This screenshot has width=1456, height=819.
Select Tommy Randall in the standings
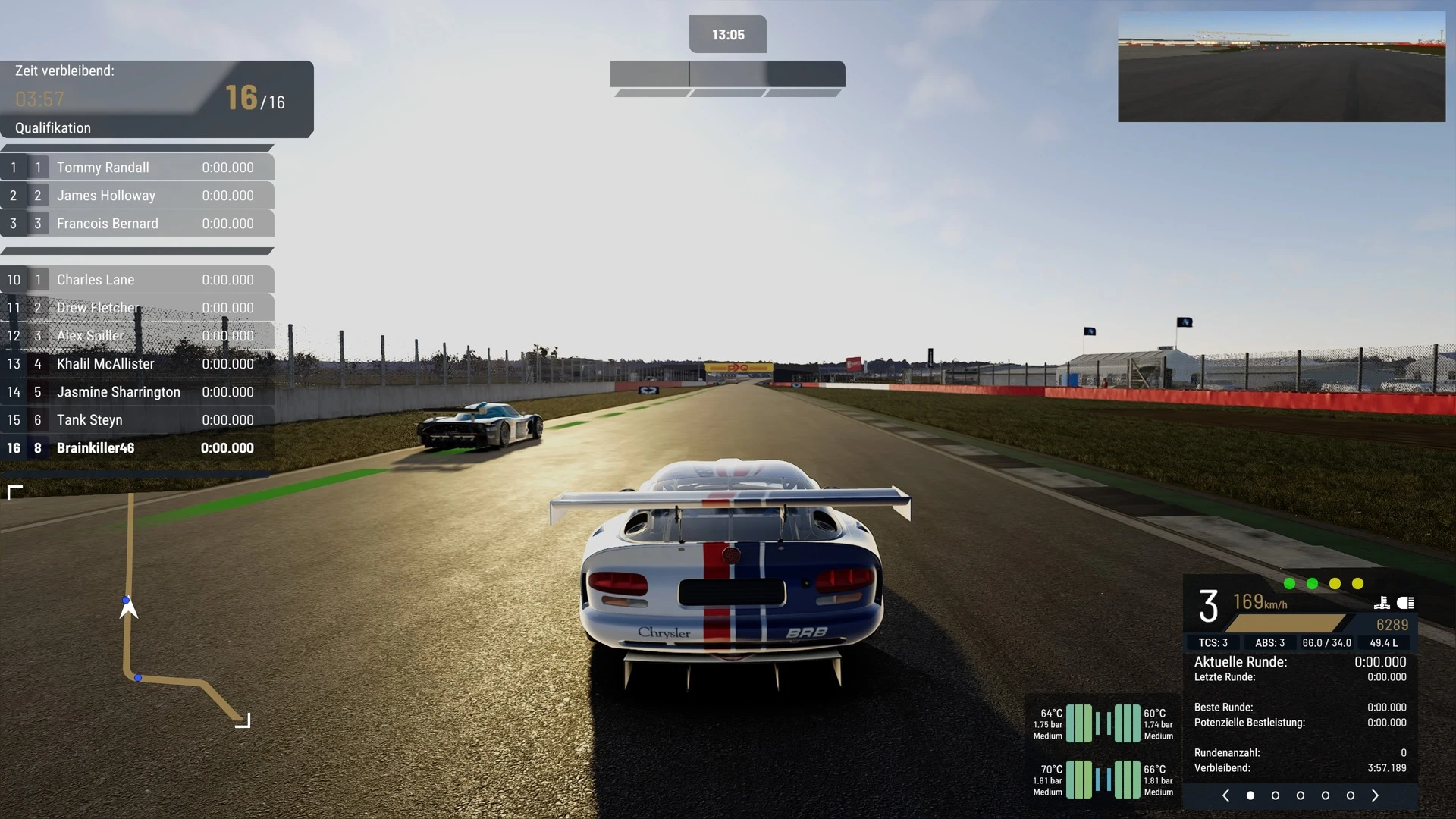coord(137,168)
